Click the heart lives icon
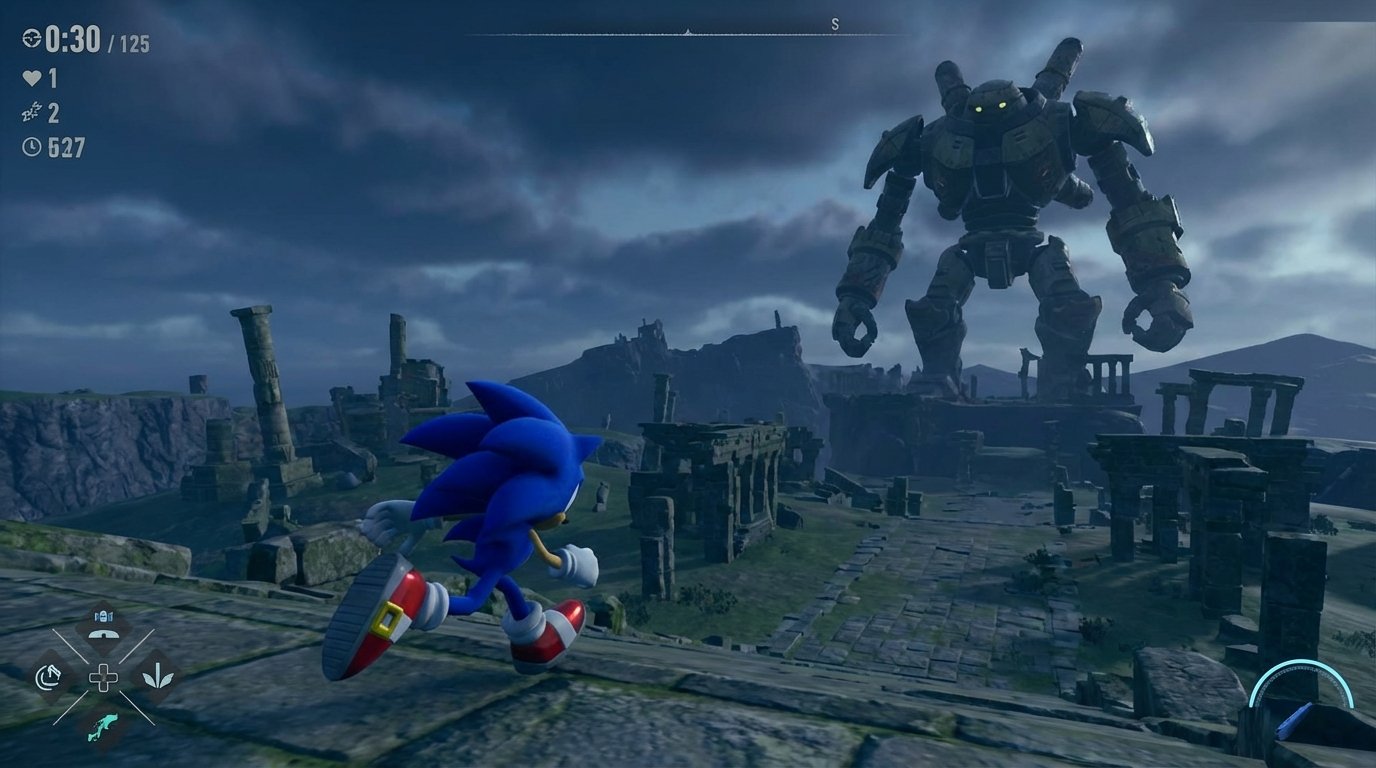The height and width of the screenshot is (768, 1376). tap(32, 77)
